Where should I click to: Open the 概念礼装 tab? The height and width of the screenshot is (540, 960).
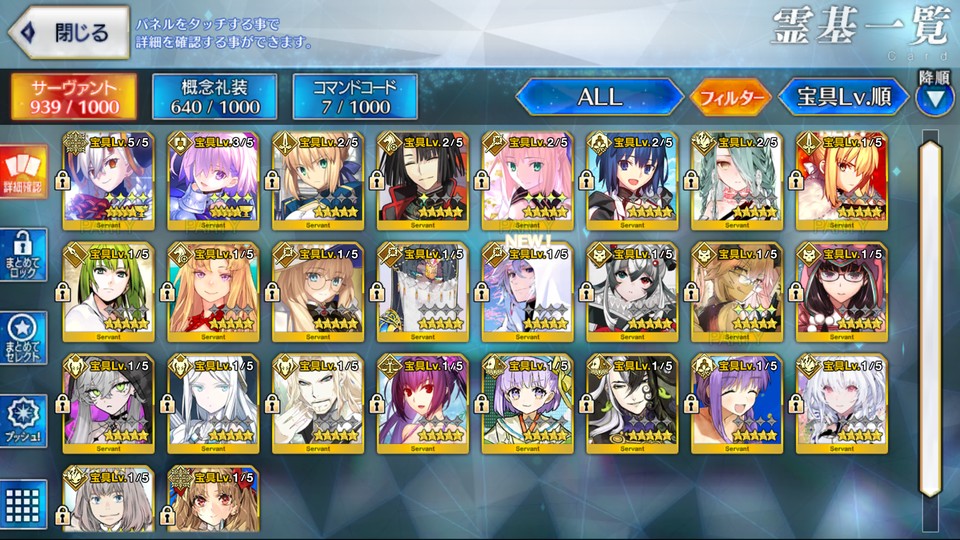[214, 97]
